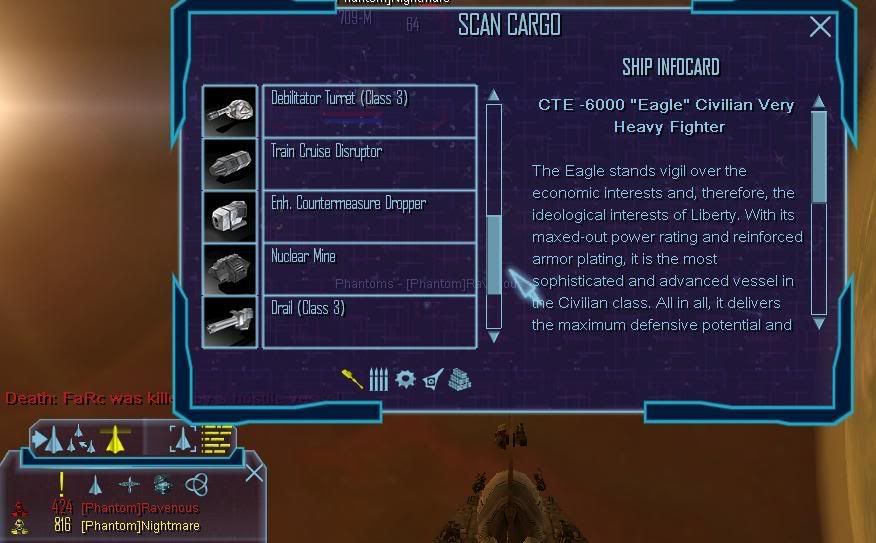Click the ship infocard scroll-down arrow

point(819,323)
